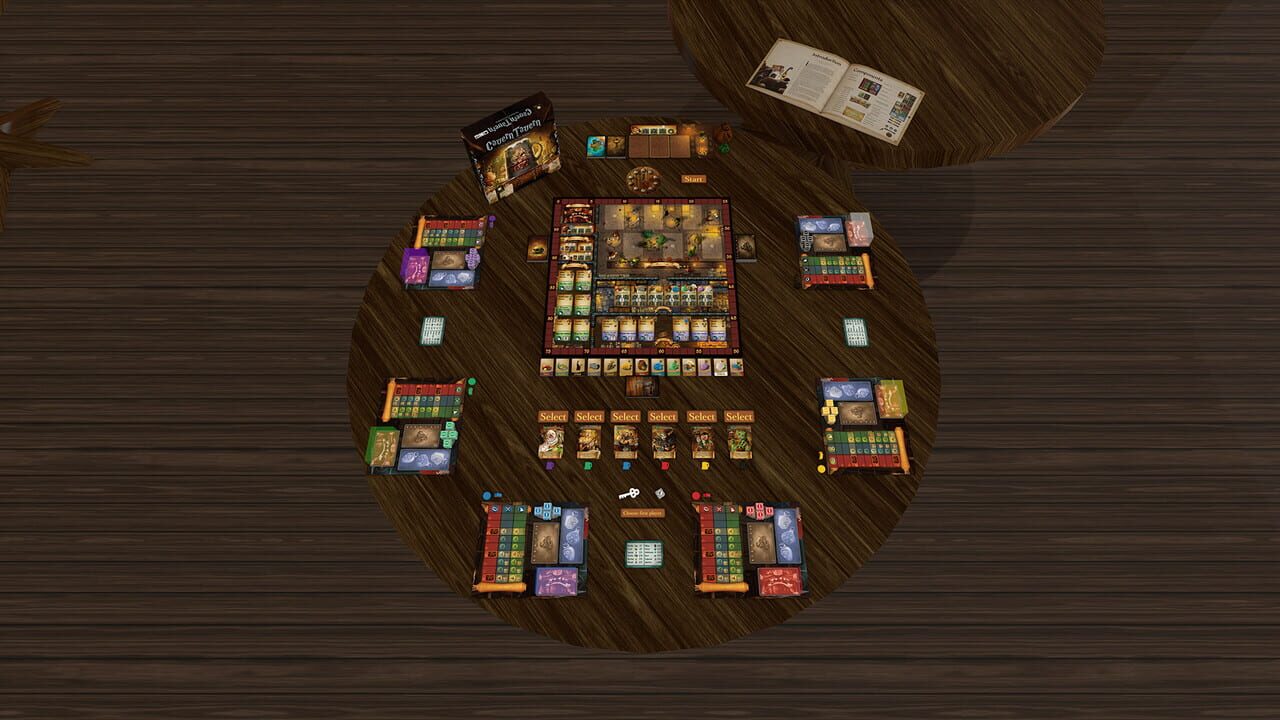Click a blue die on the bottom-left player board
Viewport: 1280px width, 720px height.
tap(548, 509)
